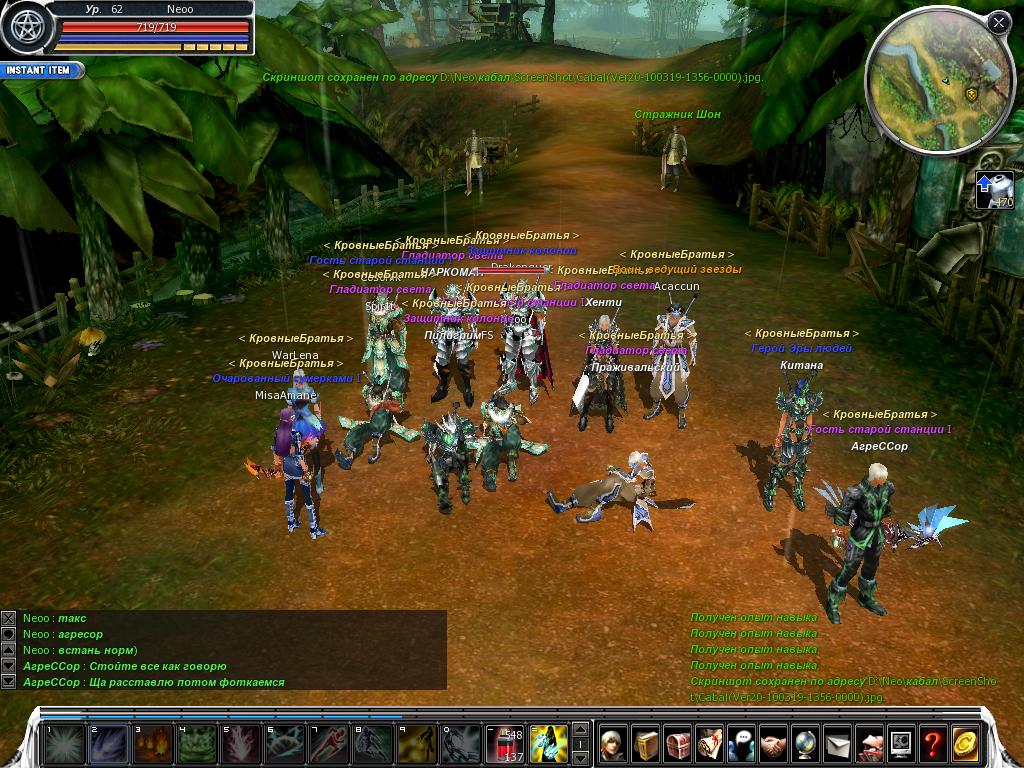Viewport: 1024px width, 768px height.
Task: Click the INSTANT ITEM button
Action: (x=42, y=71)
